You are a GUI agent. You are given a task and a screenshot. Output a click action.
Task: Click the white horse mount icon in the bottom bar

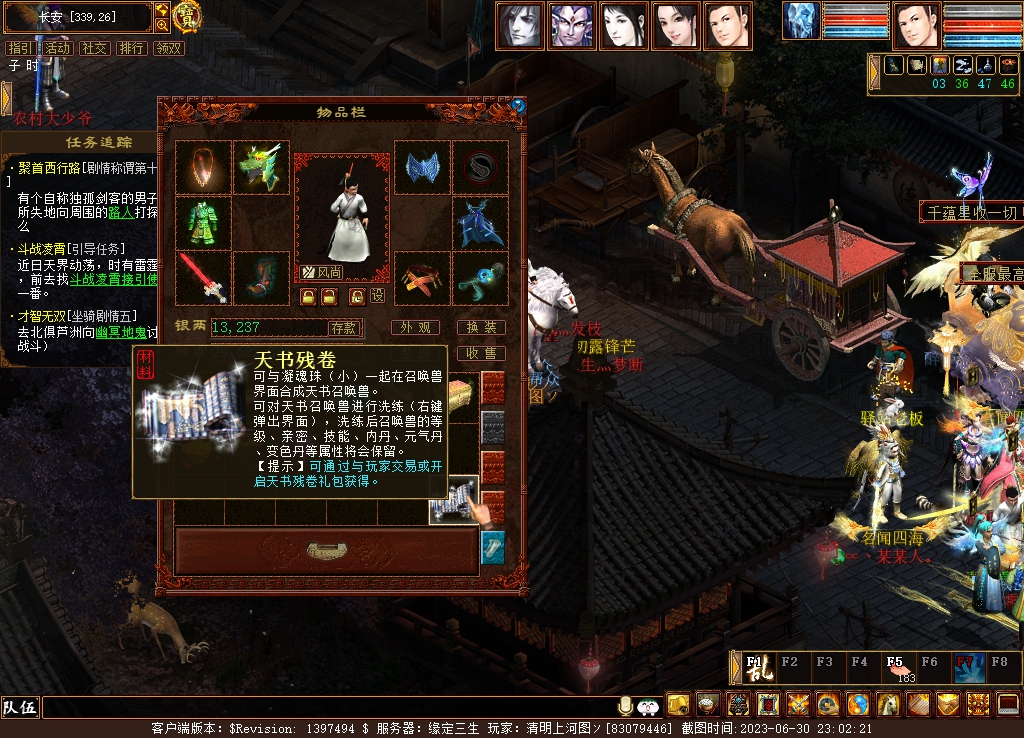click(887, 704)
